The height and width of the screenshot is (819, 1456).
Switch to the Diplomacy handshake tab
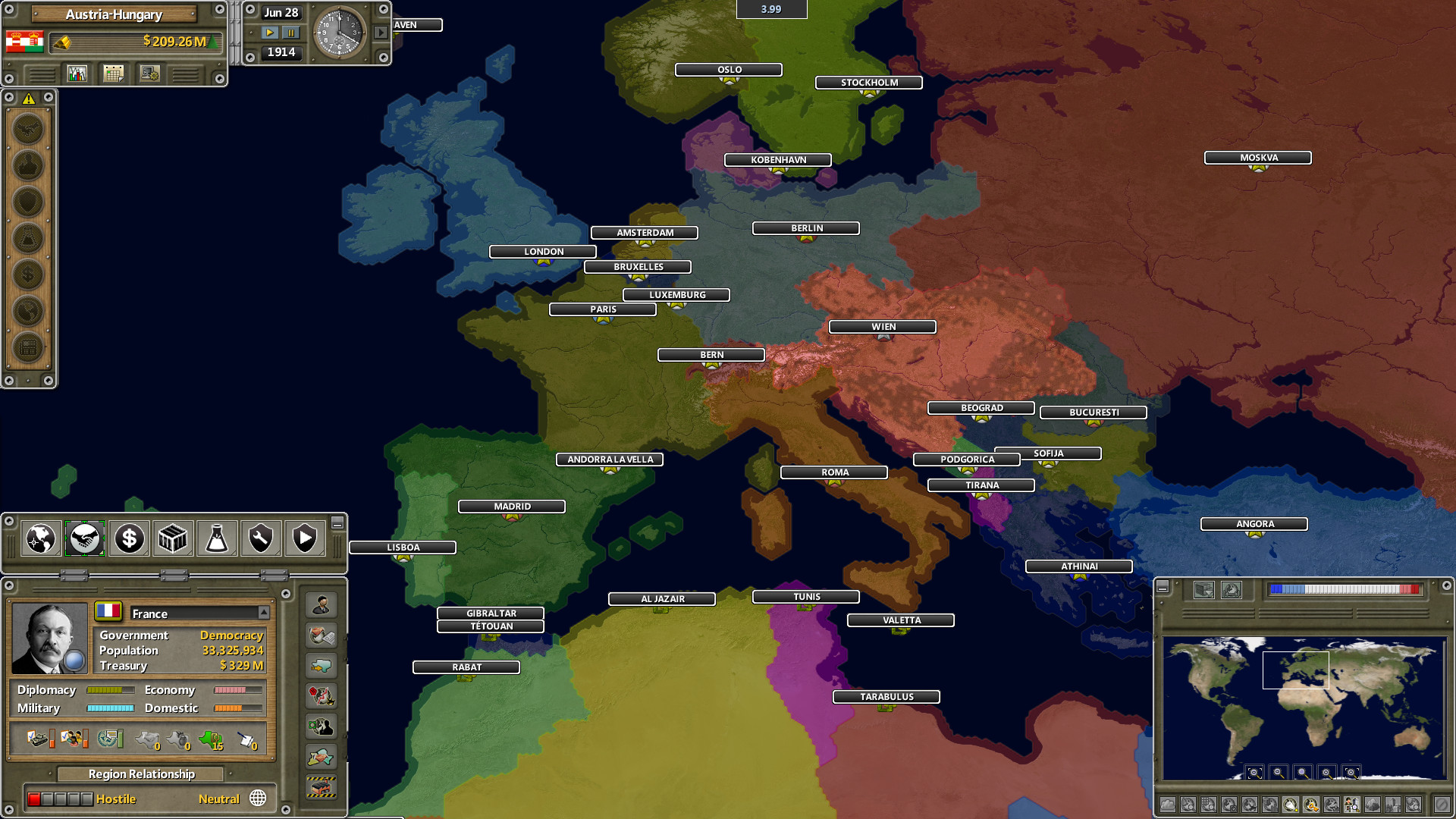85,538
